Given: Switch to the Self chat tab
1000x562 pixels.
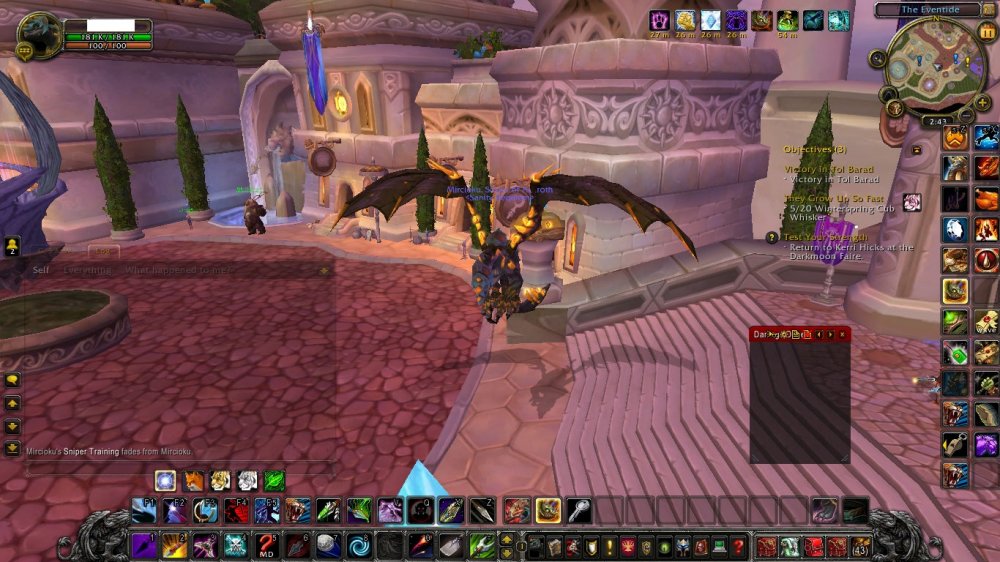Looking at the screenshot, I should click(x=41, y=270).
